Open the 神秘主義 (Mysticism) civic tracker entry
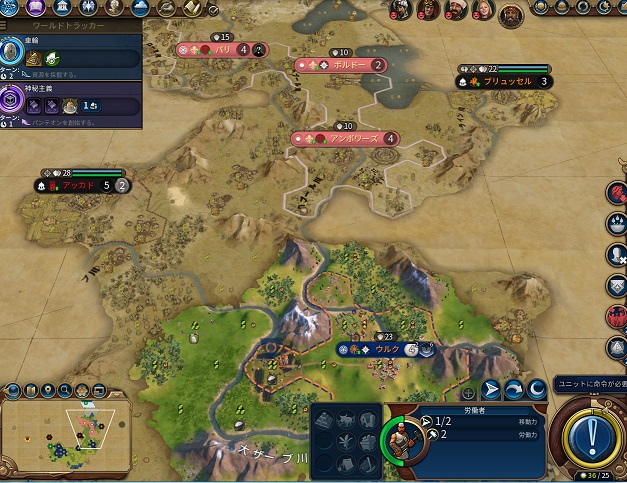Screen dimensions: 627x483 point(72,104)
